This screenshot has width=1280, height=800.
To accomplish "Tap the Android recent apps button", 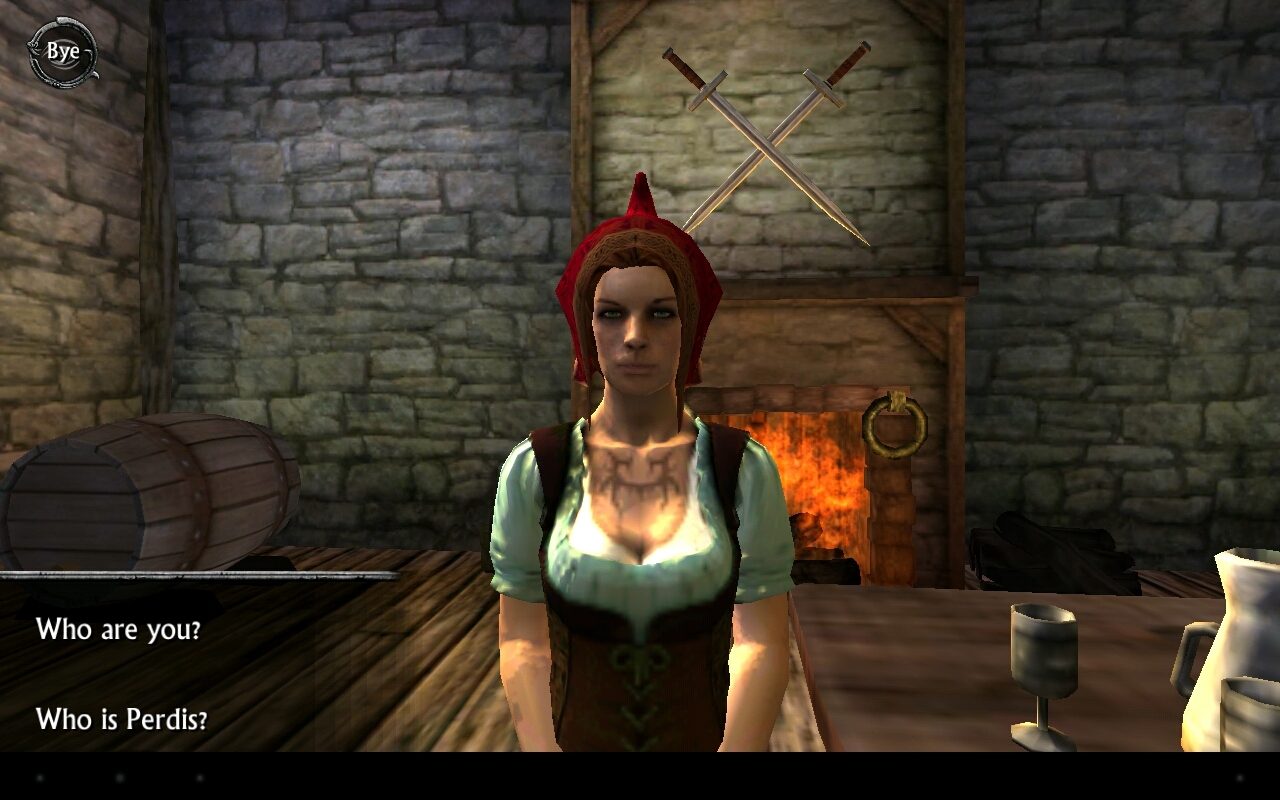I will coord(200,778).
